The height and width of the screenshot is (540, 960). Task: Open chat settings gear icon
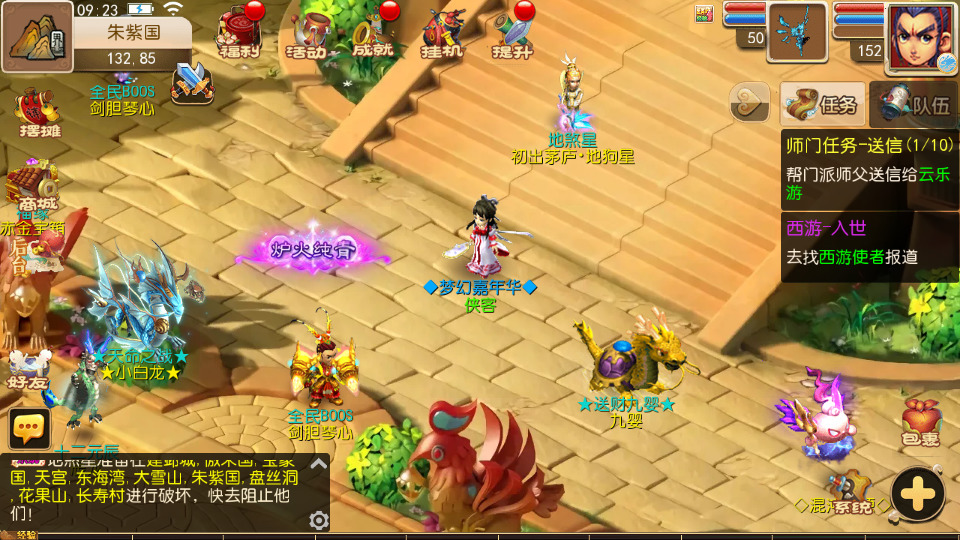coord(319,520)
